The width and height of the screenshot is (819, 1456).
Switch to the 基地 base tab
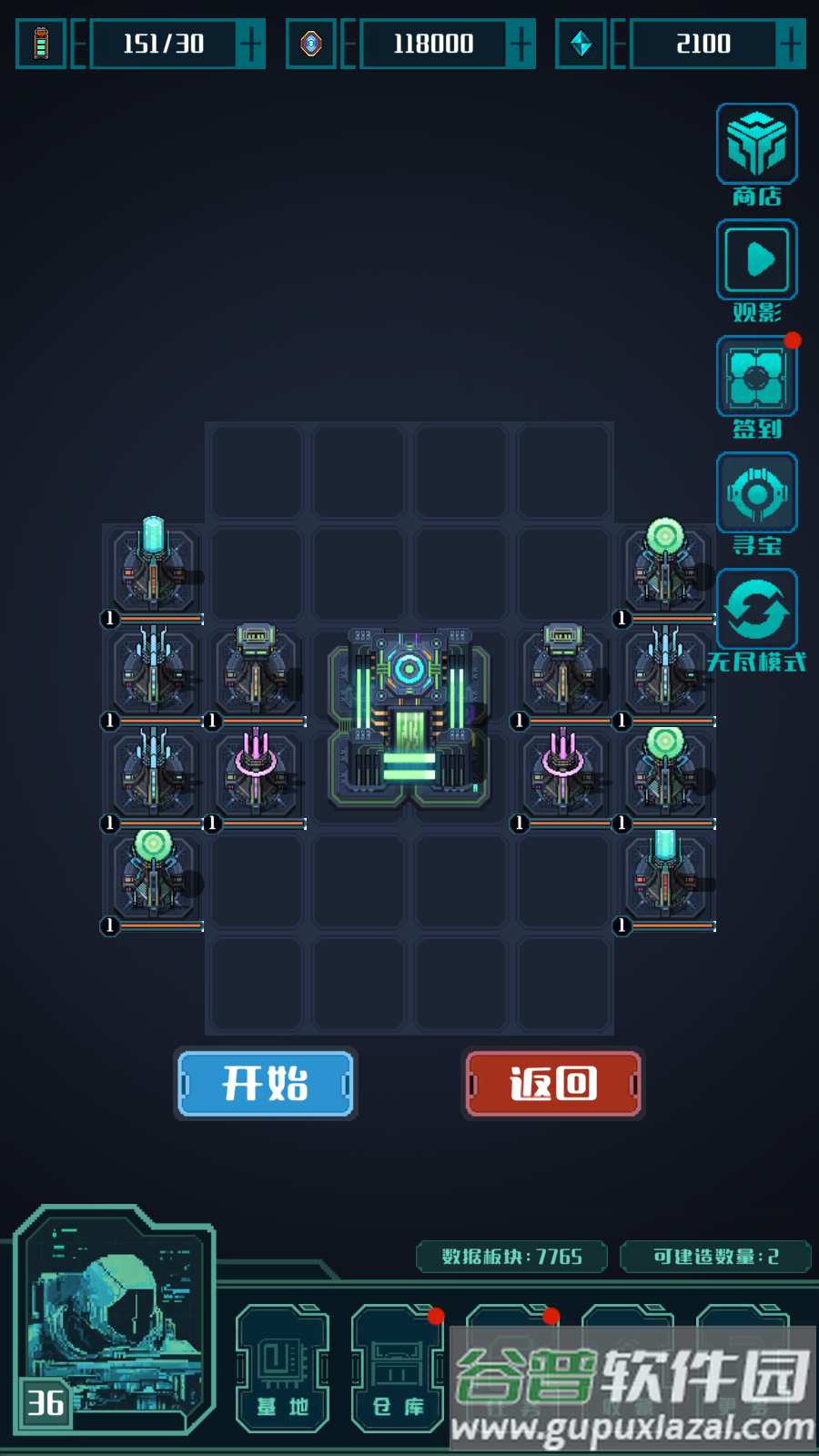coord(282,1370)
